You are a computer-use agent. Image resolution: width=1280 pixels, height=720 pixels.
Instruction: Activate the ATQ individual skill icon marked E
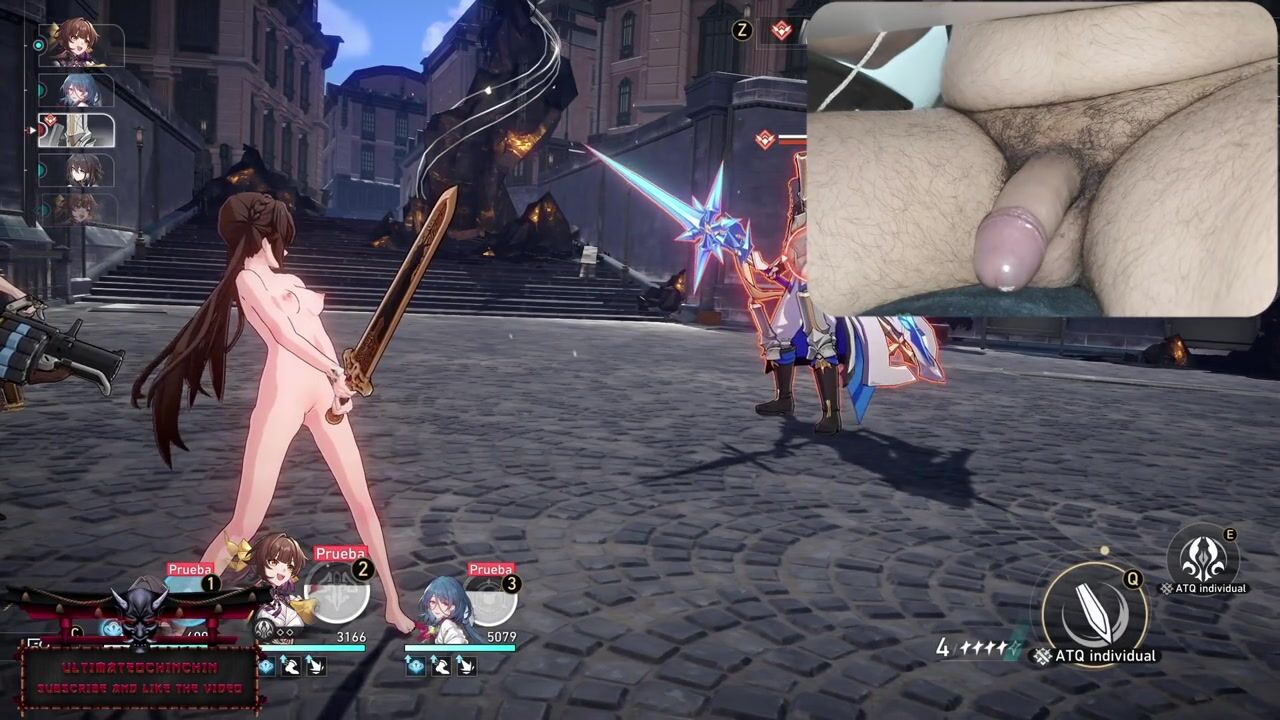[1205, 557]
